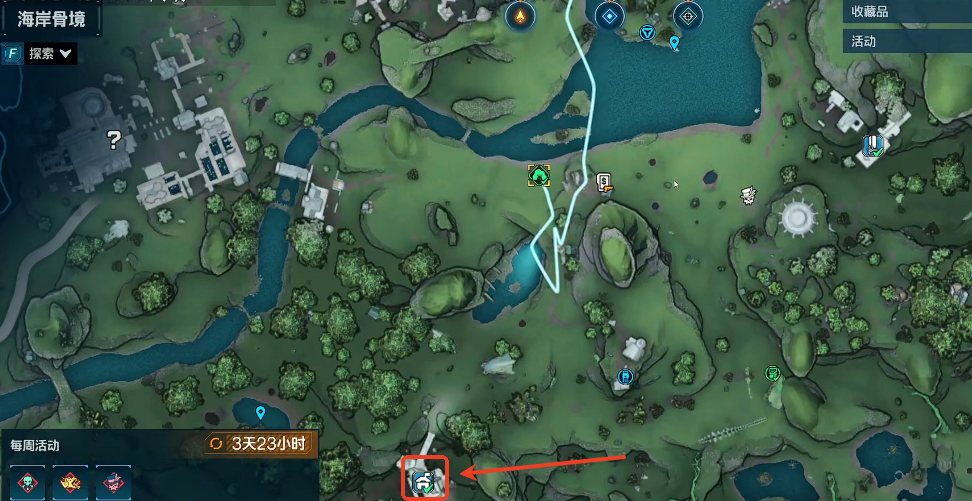Click the green tree marker with yellow brackets
Image resolution: width=972 pixels, height=501 pixels.
coord(540,176)
